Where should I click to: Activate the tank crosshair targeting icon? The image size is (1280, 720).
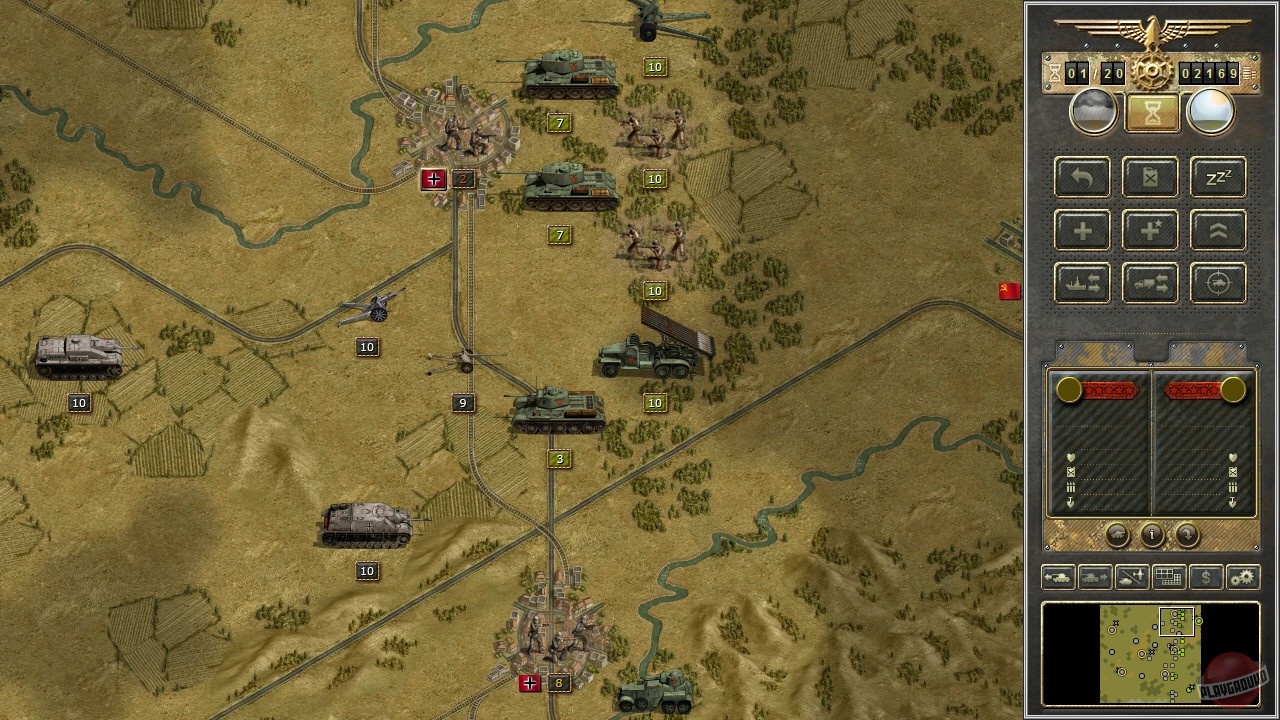[1217, 283]
